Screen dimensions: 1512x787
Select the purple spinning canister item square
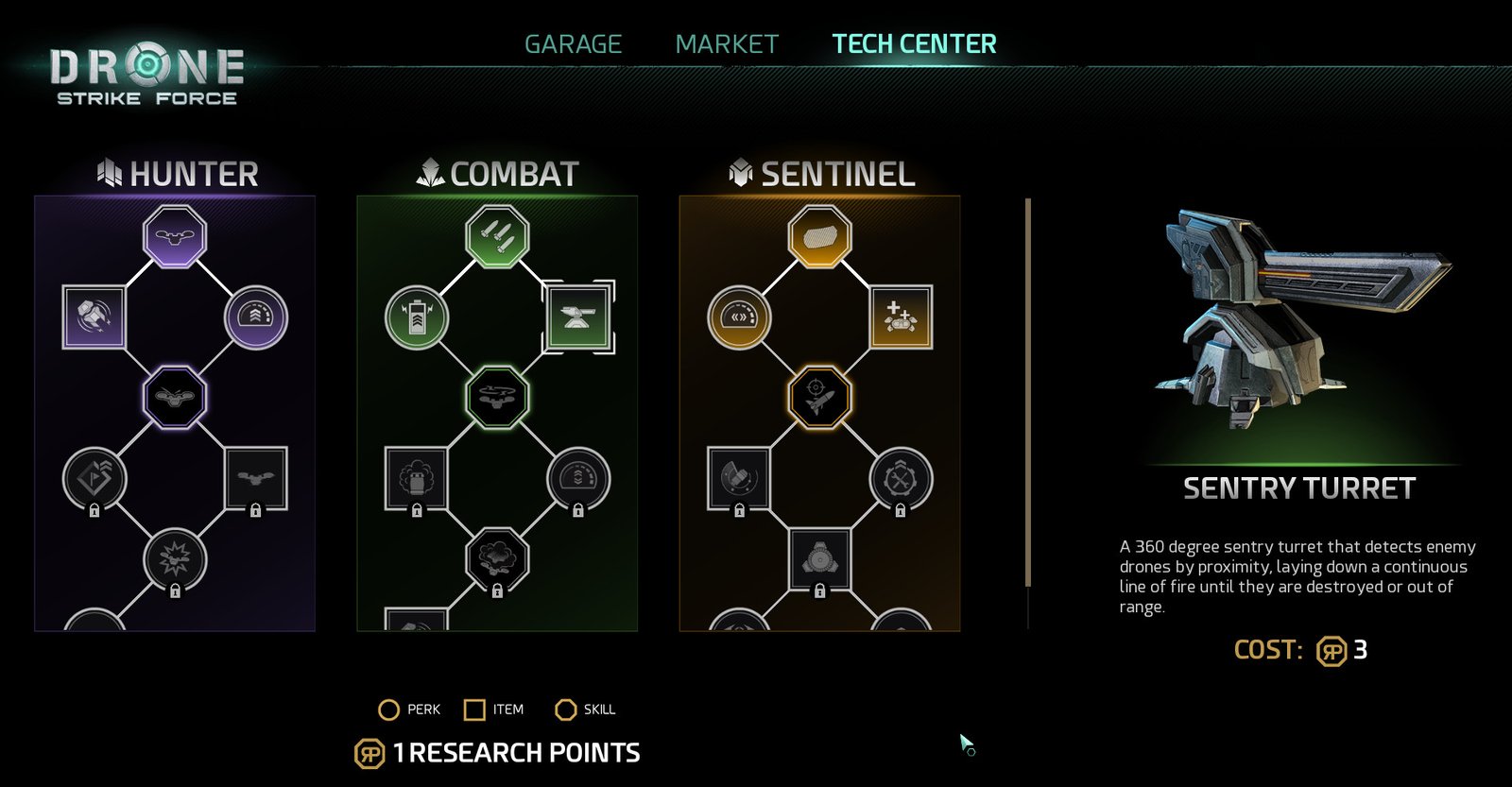(94, 317)
